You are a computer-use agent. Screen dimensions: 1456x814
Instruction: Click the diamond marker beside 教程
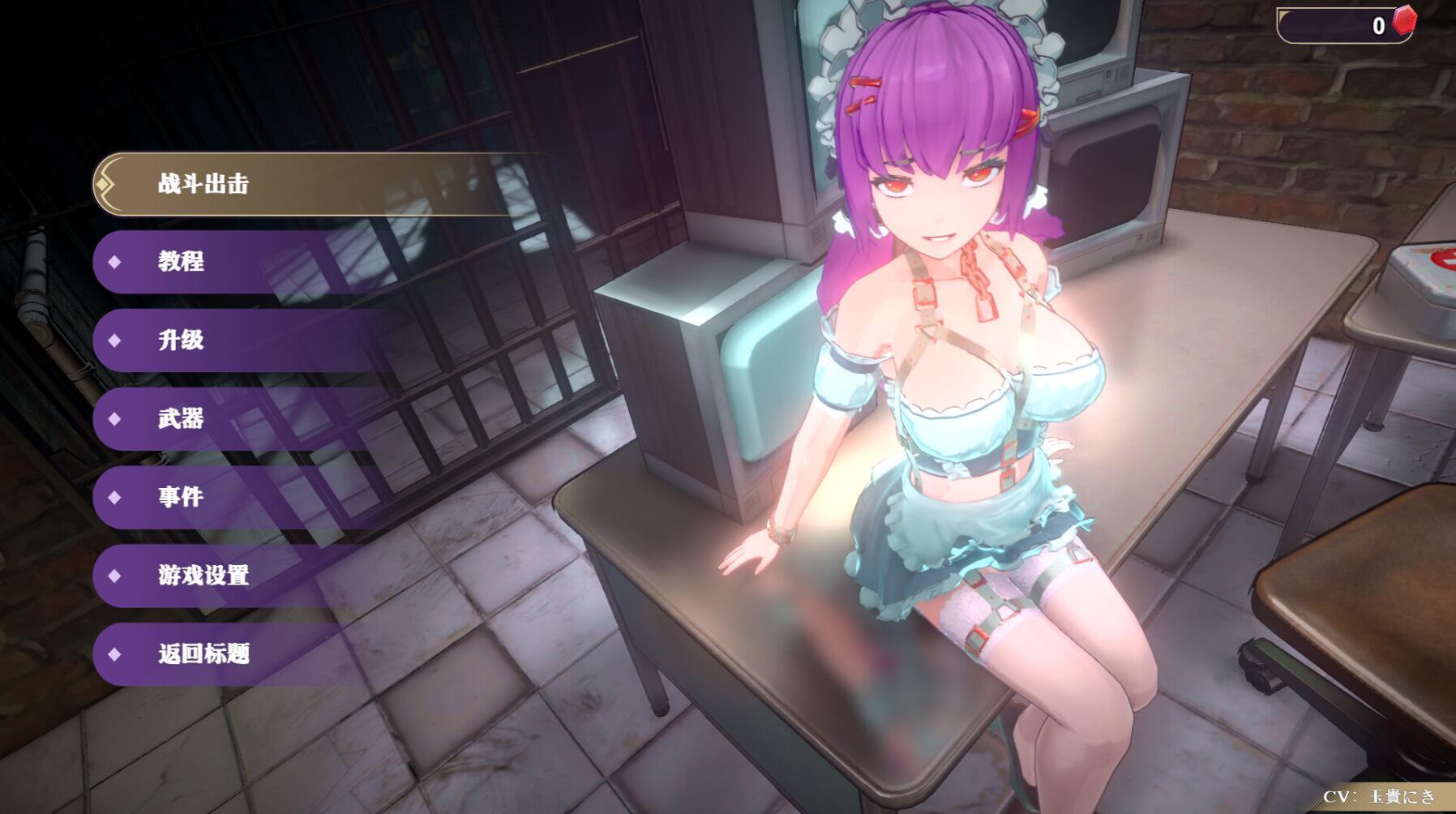point(113,262)
